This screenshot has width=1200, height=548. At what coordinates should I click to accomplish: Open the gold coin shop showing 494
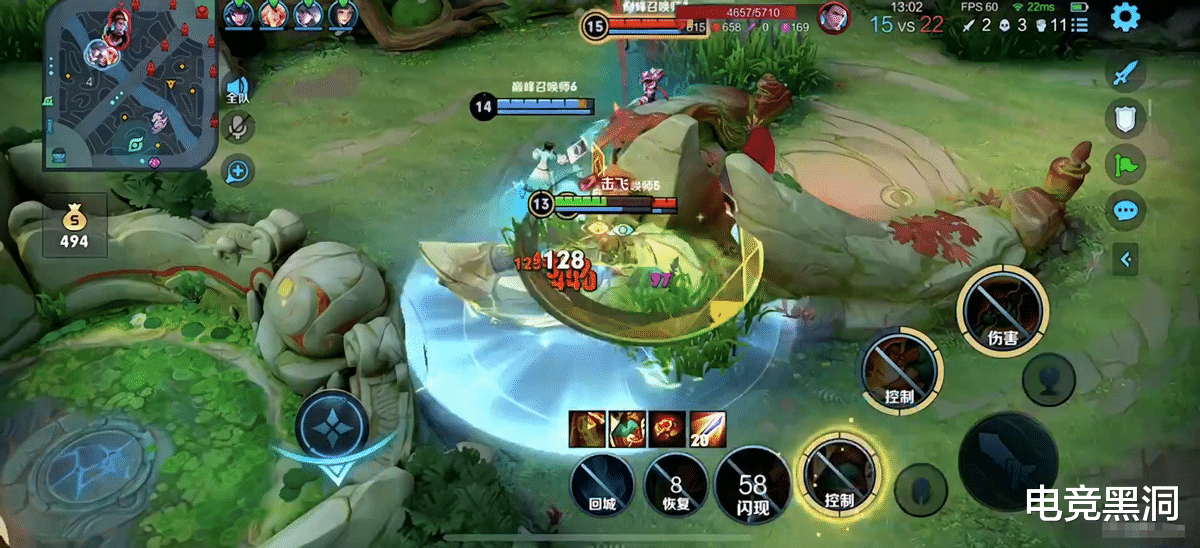pyautogui.click(x=73, y=227)
